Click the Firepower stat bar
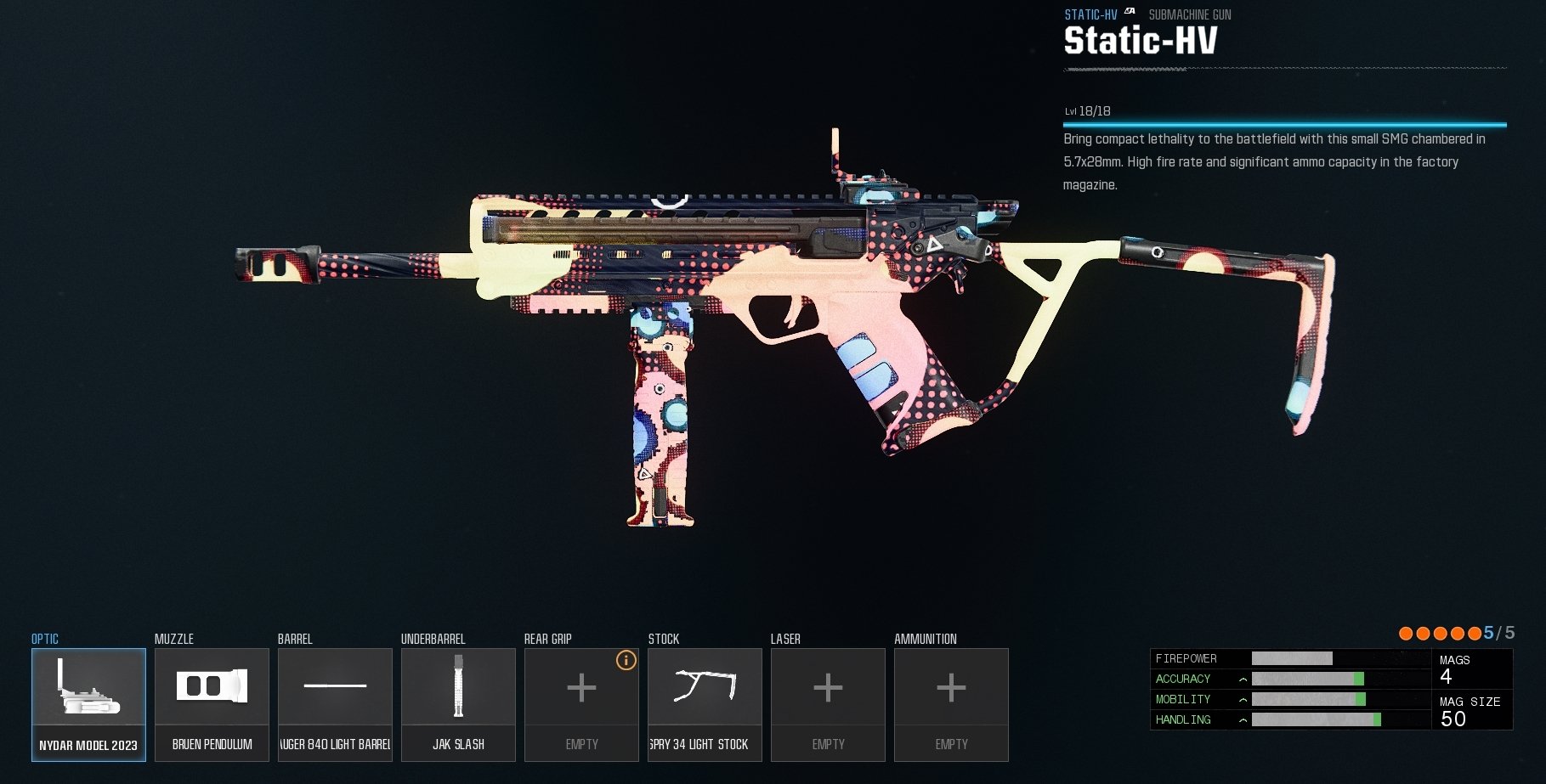1546x784 pixels. pyautogui.click(x=1292, y=658)
